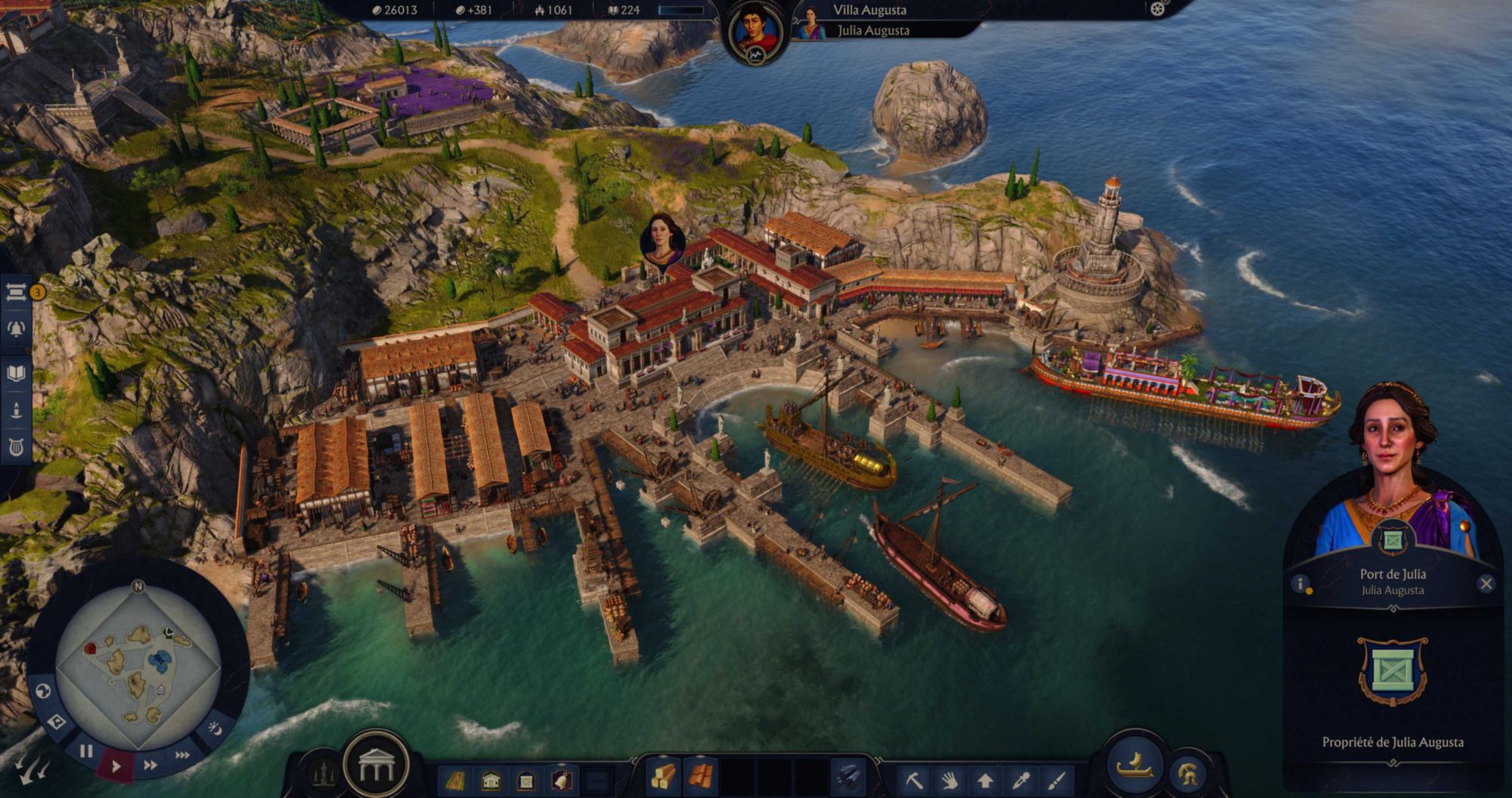Image resolution: width=1512 pixels, height=798 pixels.
Task: Open the info button beside Port de Julia
Action: tap(1300, 584)
